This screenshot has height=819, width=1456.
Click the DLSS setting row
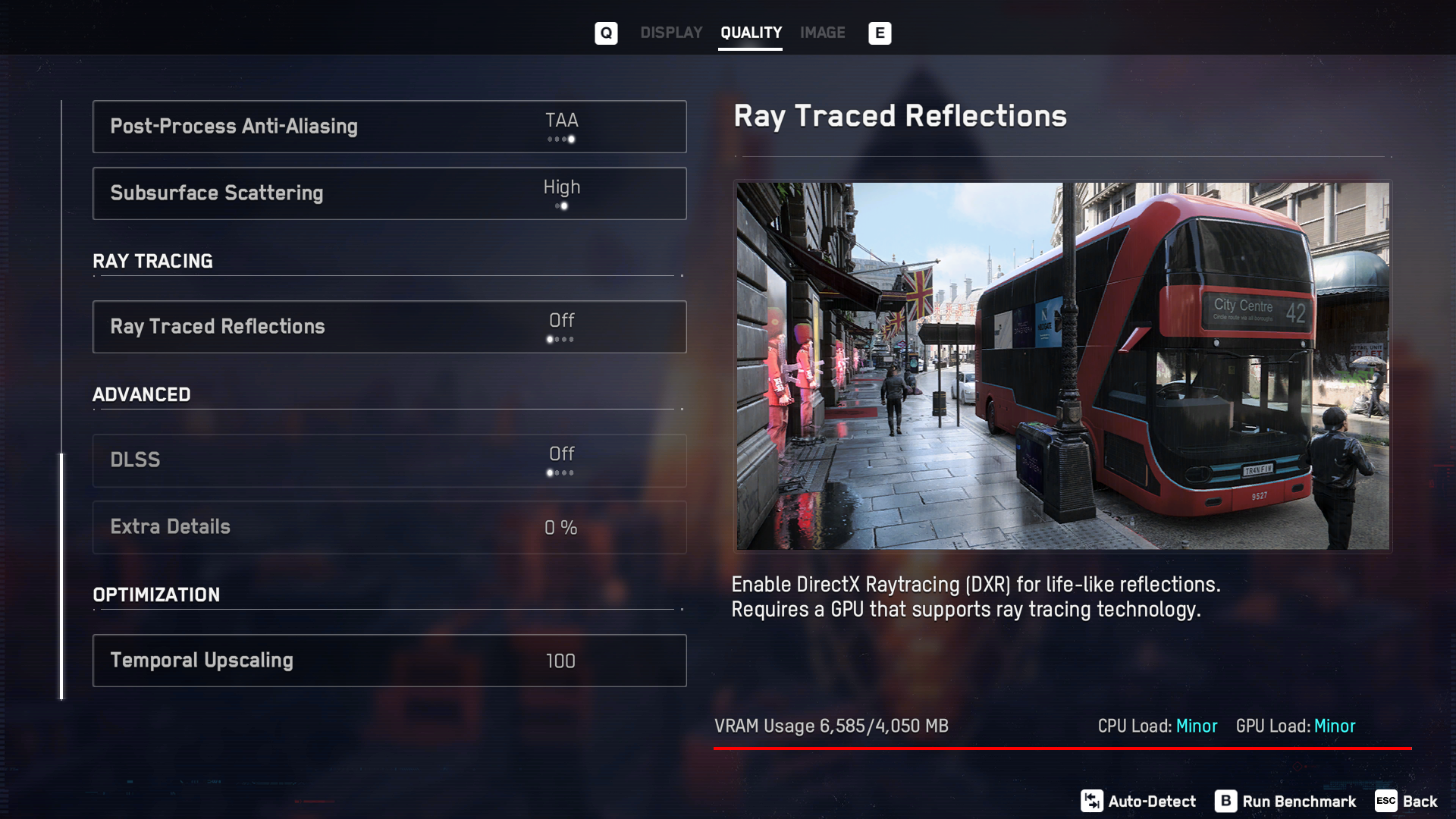389,460
